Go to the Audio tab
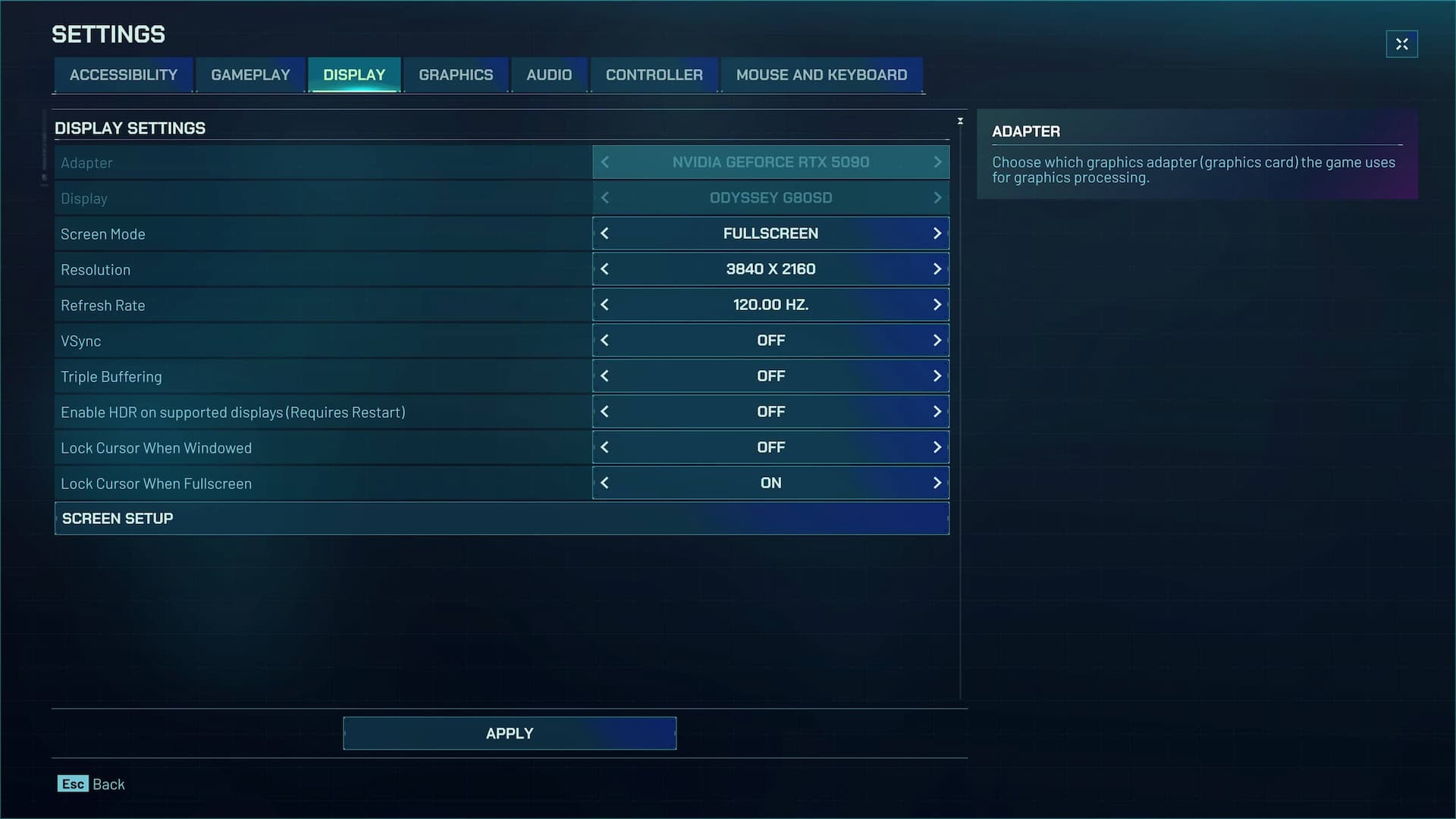The image size is (1456, 819). tap(549, 75)
